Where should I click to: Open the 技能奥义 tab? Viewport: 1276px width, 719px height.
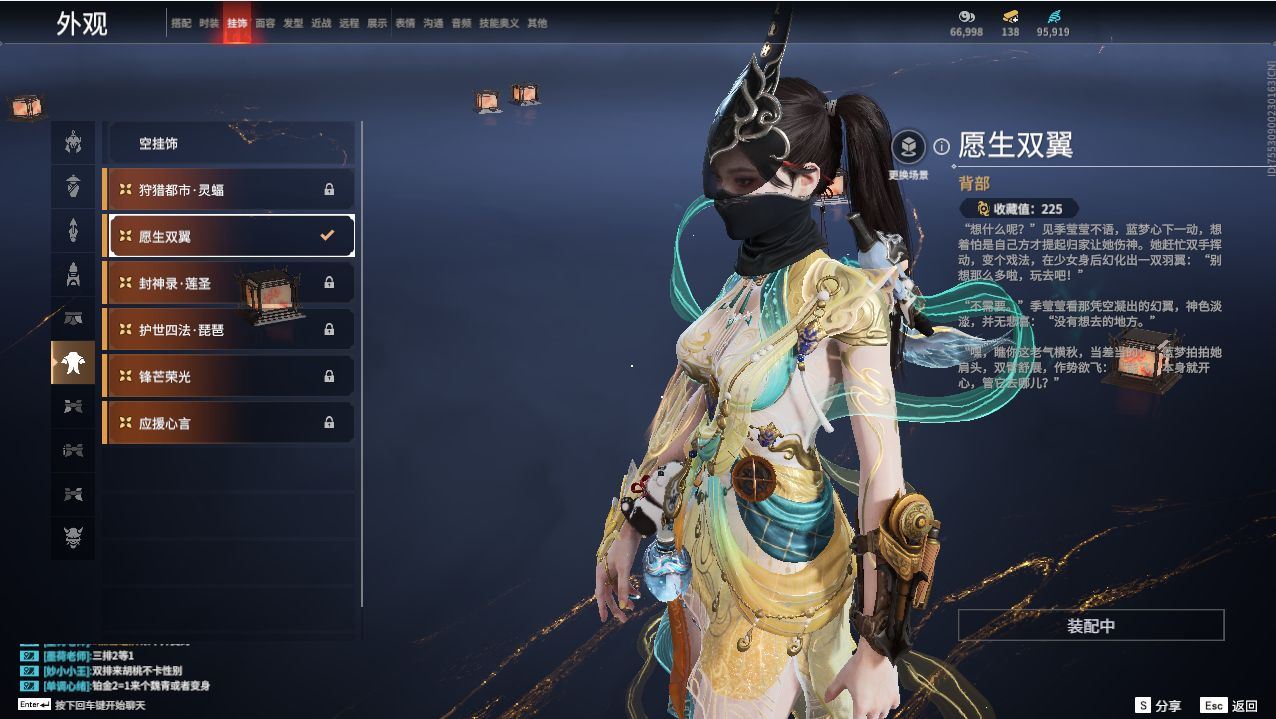[x=499, y=23]
